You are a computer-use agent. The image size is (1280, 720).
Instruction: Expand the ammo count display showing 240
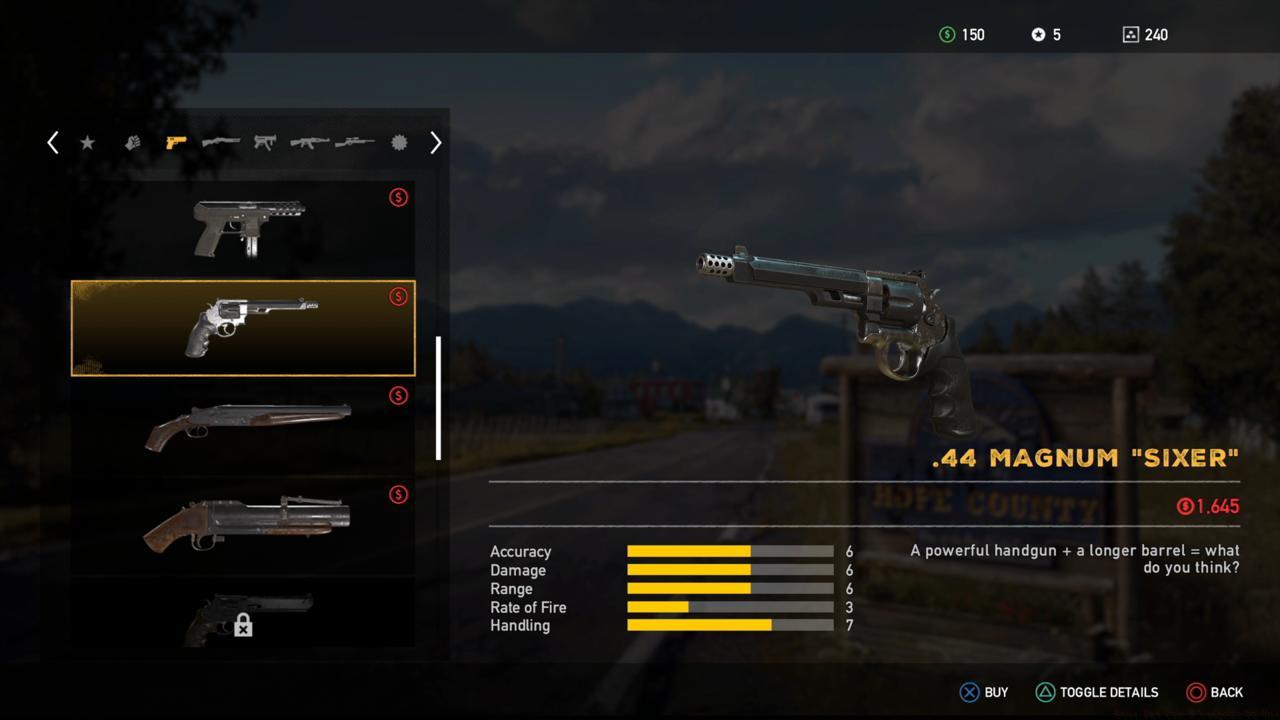pos(1144,34)
